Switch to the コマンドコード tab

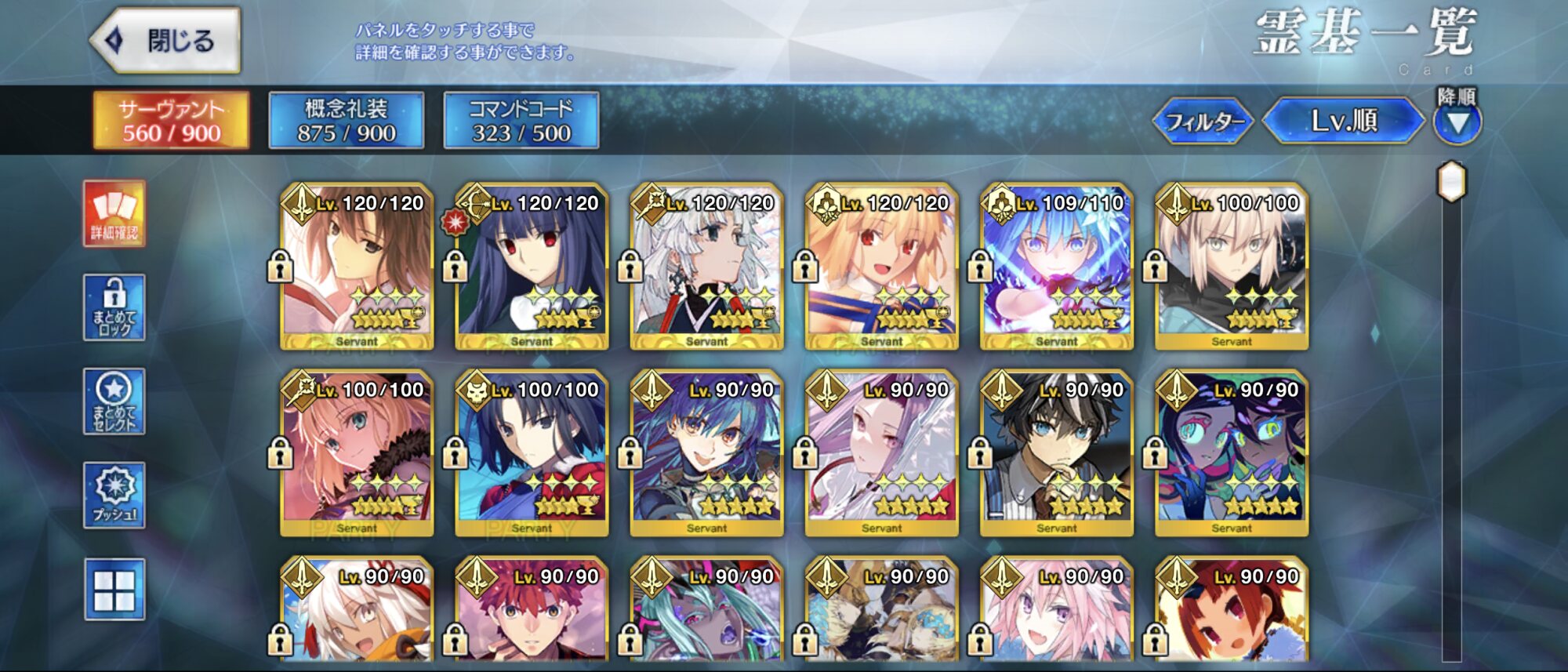521,121
